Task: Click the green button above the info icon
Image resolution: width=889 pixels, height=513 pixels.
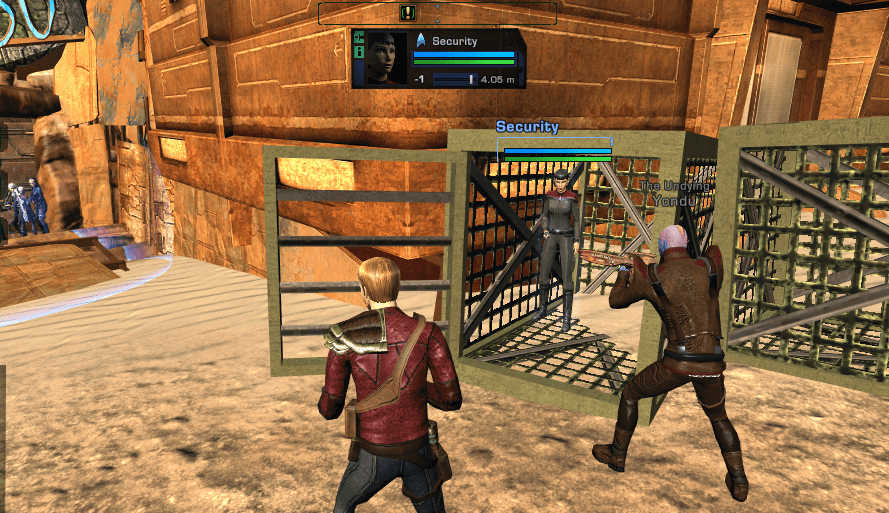Action: click(359, 38)
